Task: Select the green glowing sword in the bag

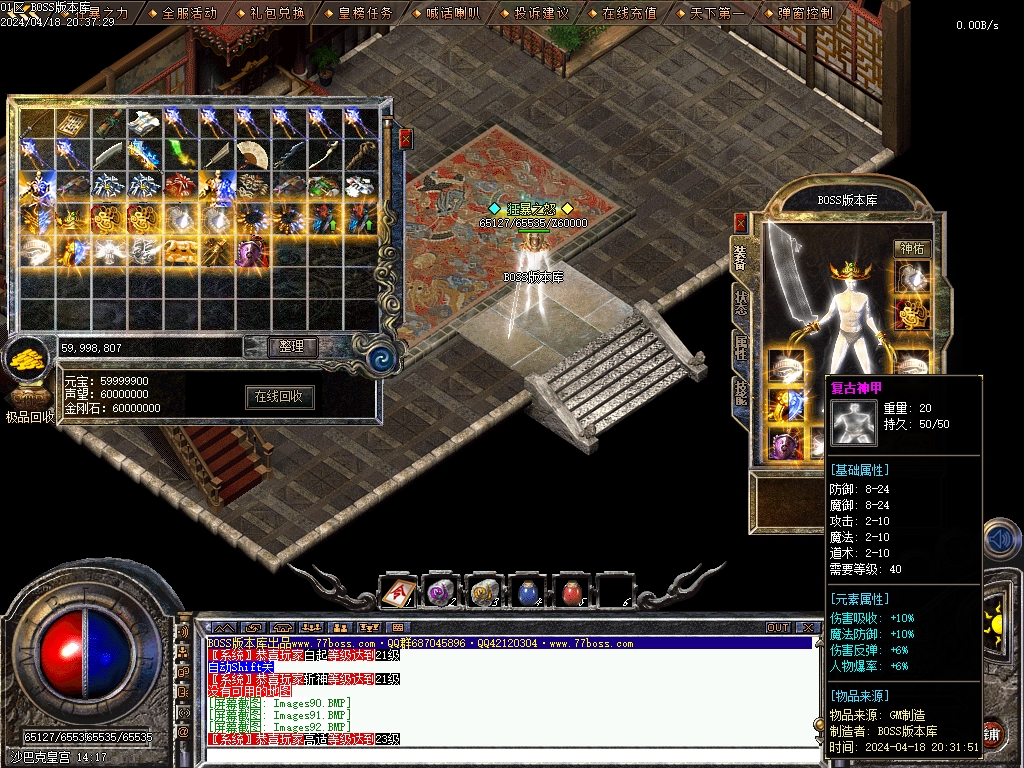Action: point(181,155)
